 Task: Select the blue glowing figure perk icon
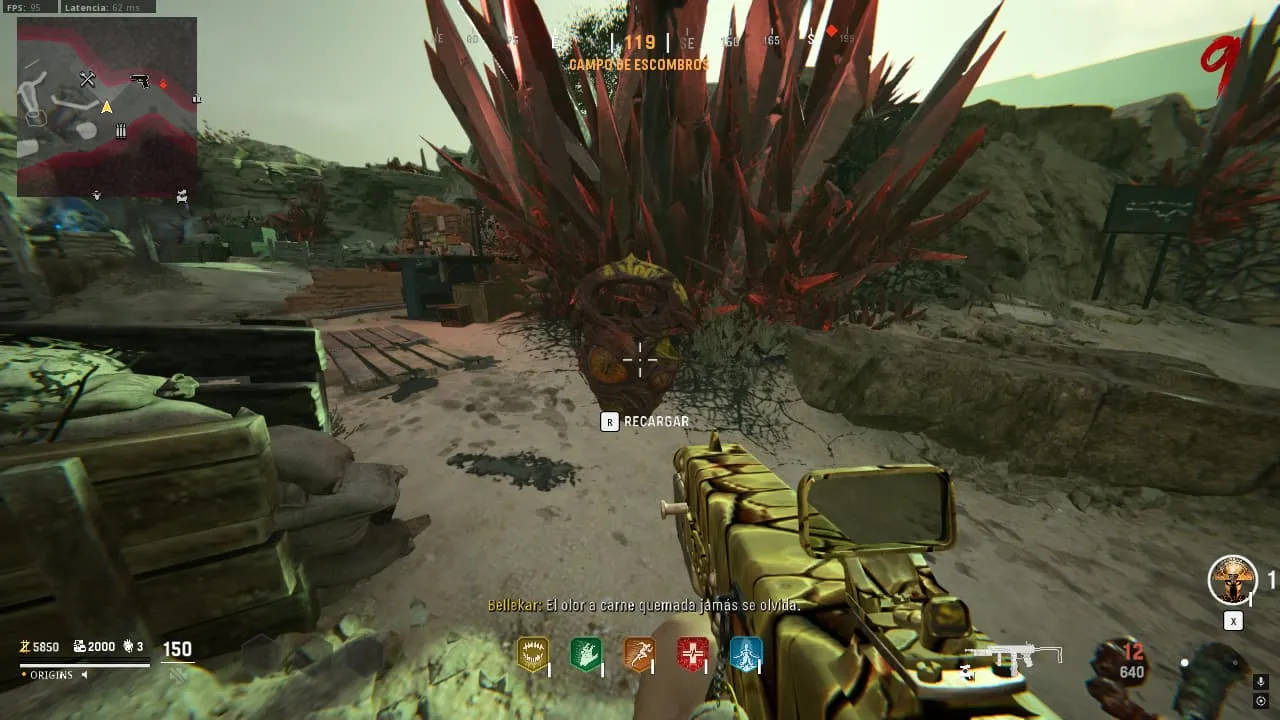click(x=746, y=654)
